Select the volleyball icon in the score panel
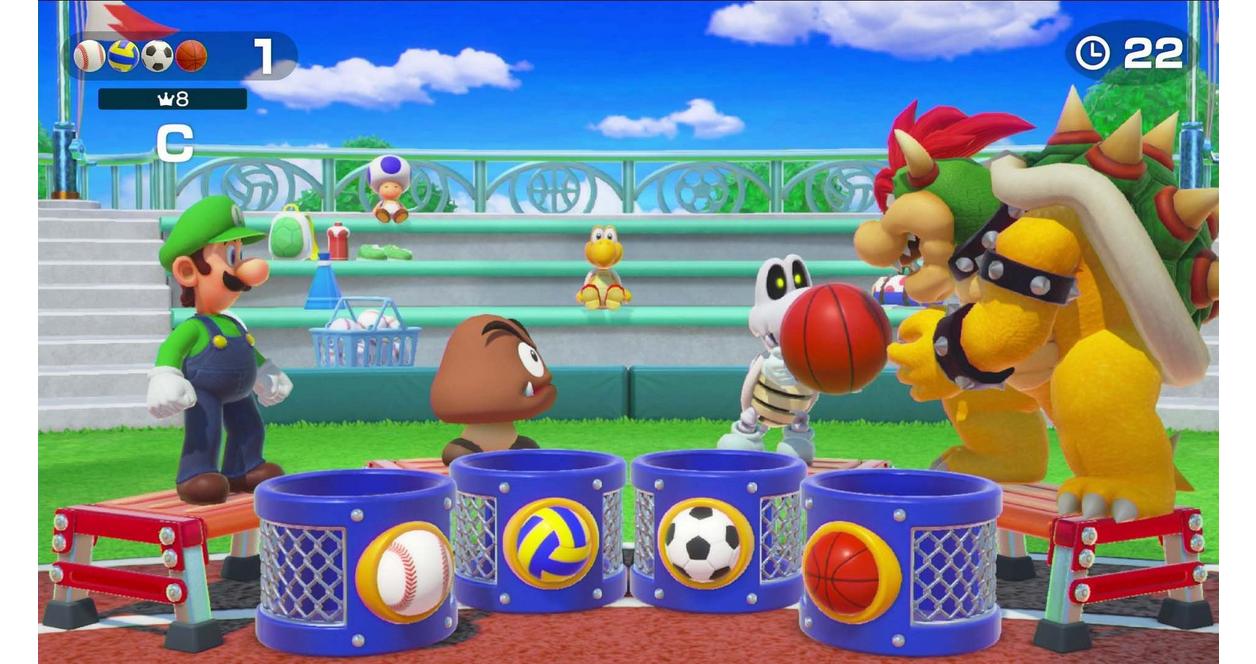Viewport: 1256px width, 664px height. coord(123,56)
